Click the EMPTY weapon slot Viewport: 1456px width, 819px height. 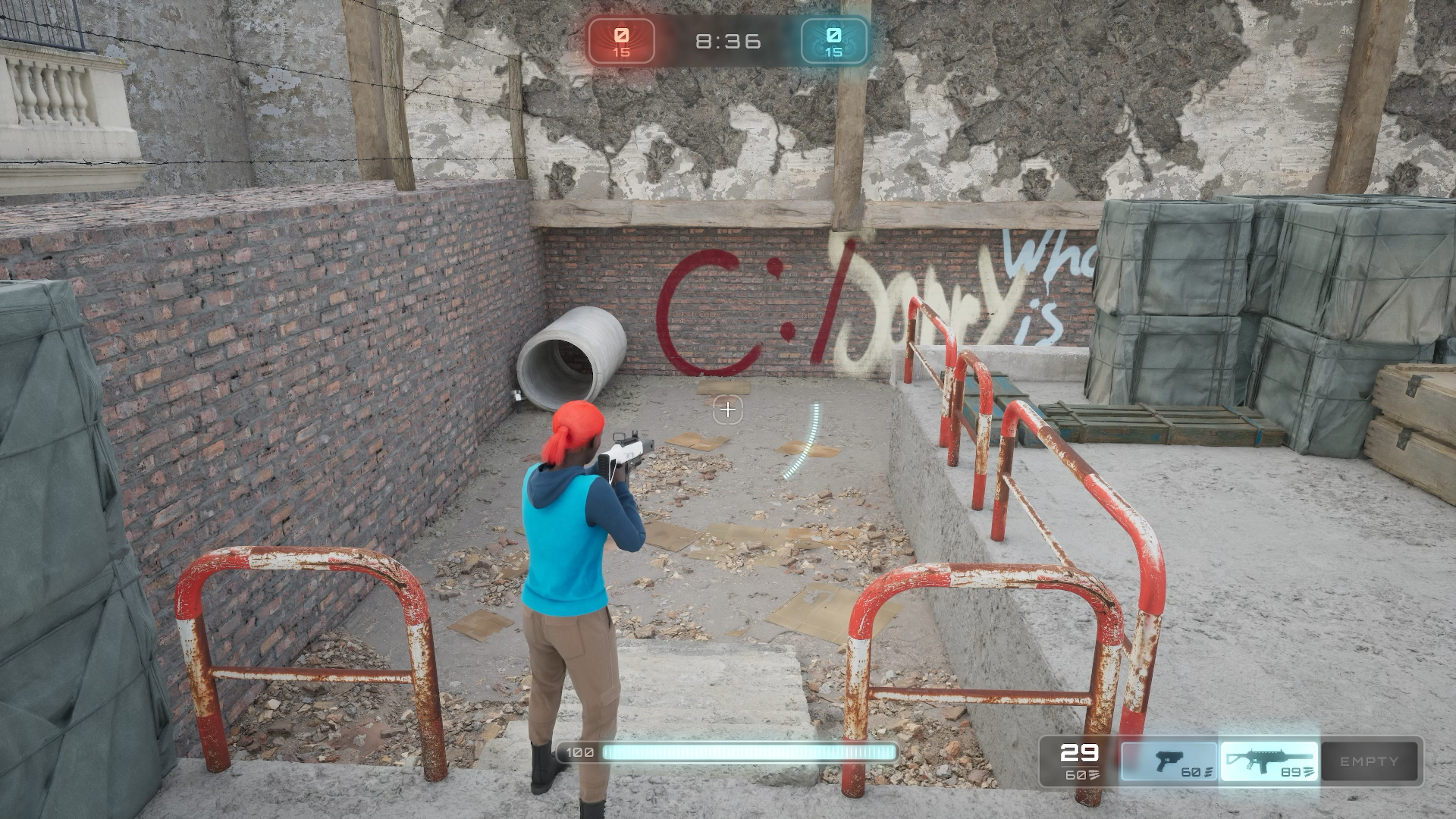[1369, 761]
